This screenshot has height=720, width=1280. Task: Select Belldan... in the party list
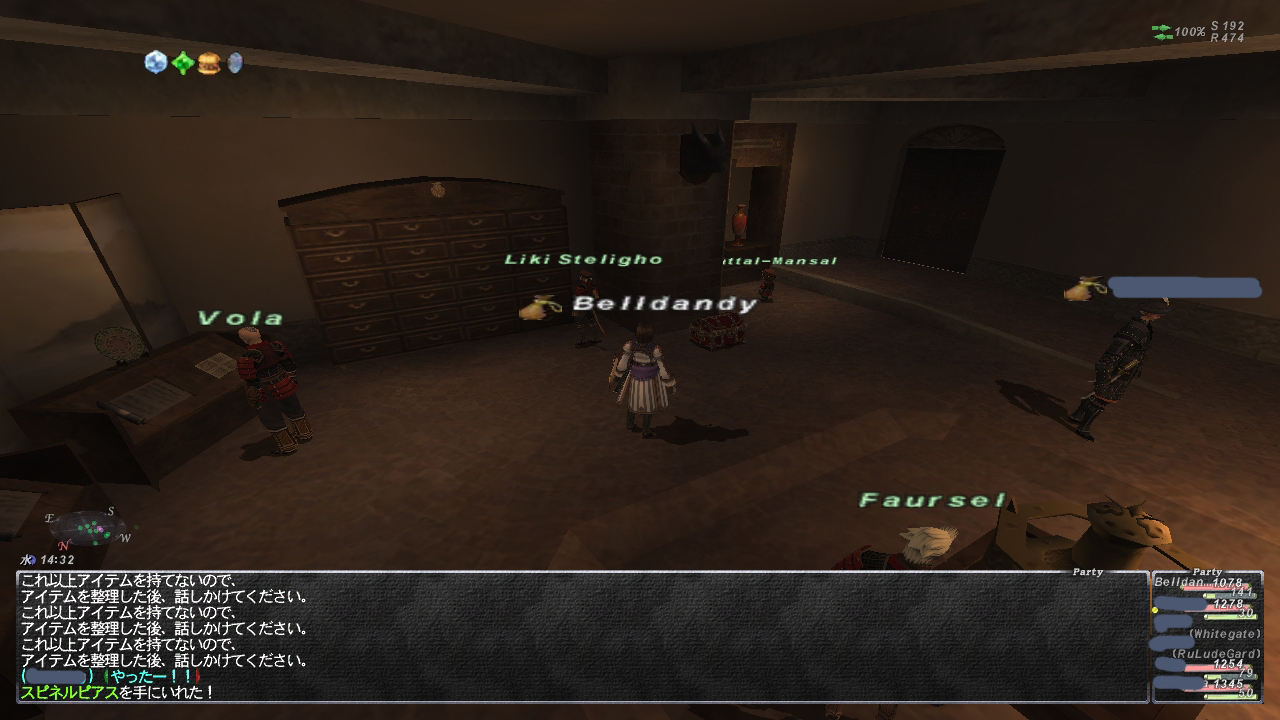(x=1207, y=586)
